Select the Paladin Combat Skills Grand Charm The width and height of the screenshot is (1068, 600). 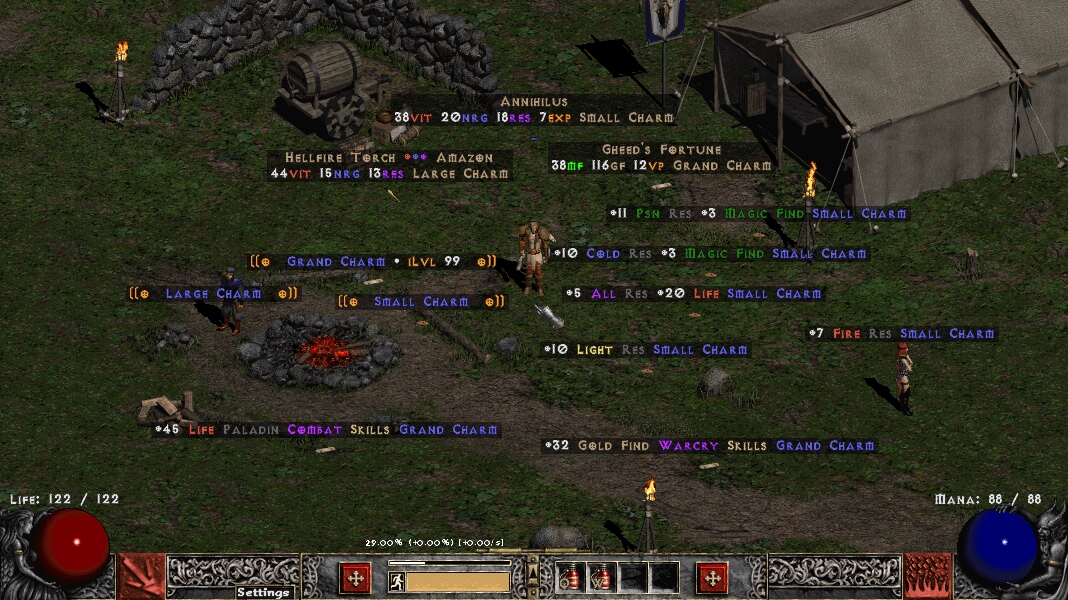[x=326, y=430]
